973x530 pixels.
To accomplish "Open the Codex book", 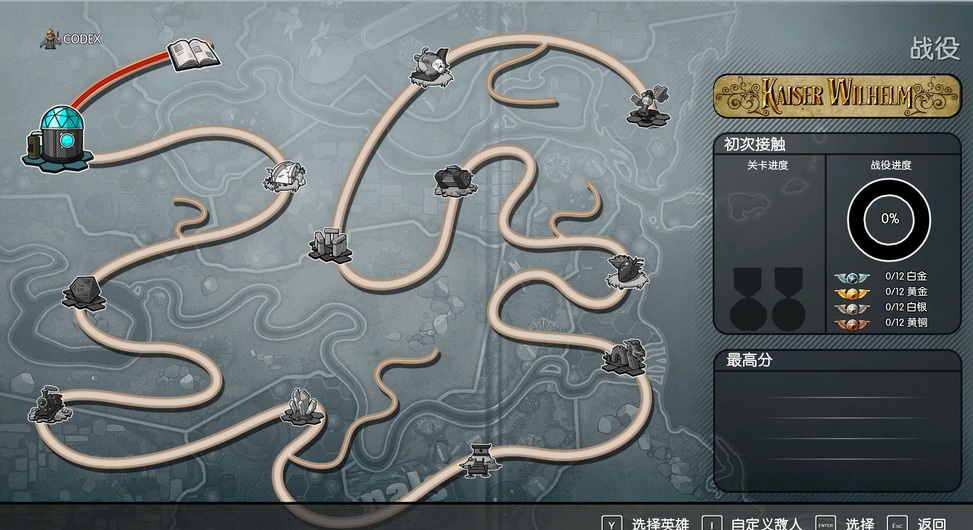I will point(192,54).
